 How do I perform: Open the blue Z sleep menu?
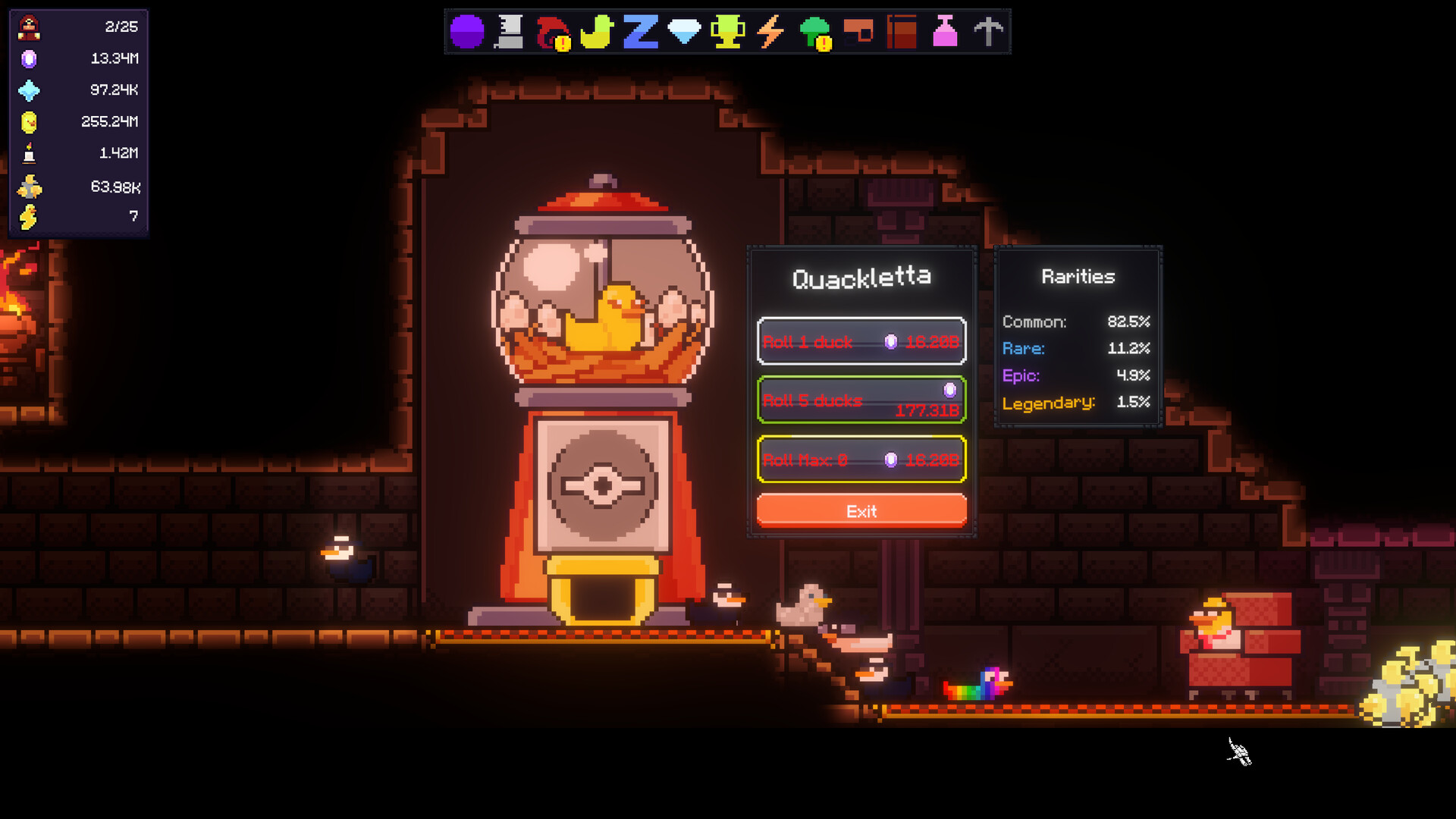tap(639, 30)
